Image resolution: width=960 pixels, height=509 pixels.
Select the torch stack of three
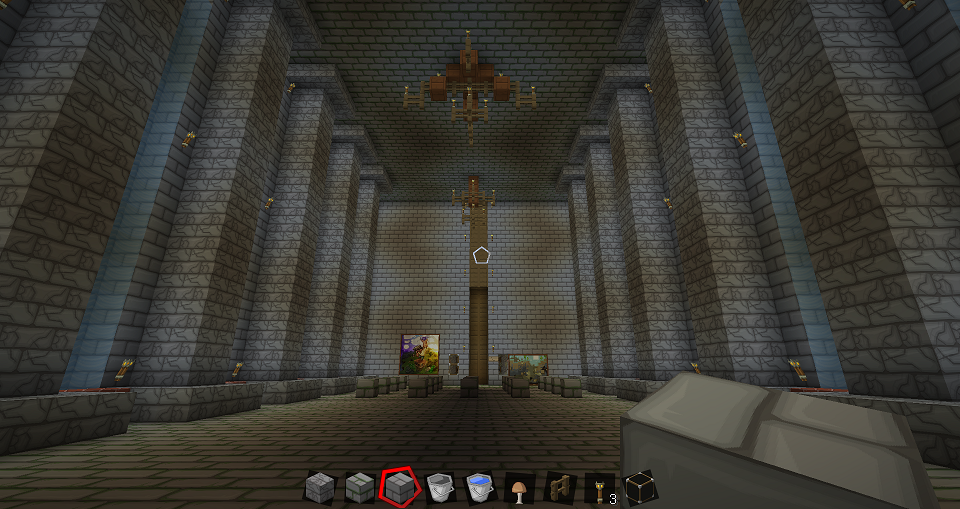tap(599, 488)
